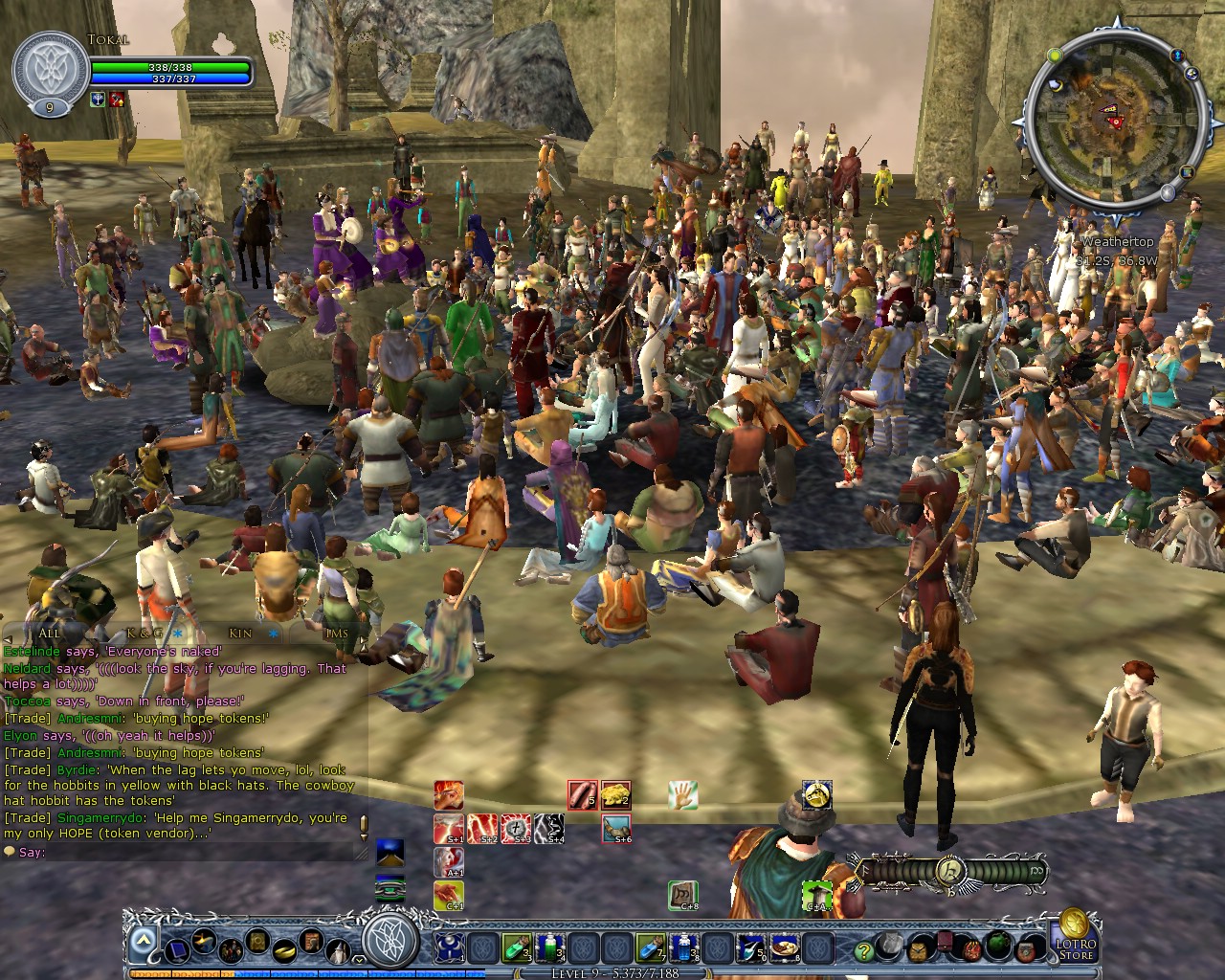
Task: Toggle the blue asterisk on the K&G tab
Action: pos(178,634)
